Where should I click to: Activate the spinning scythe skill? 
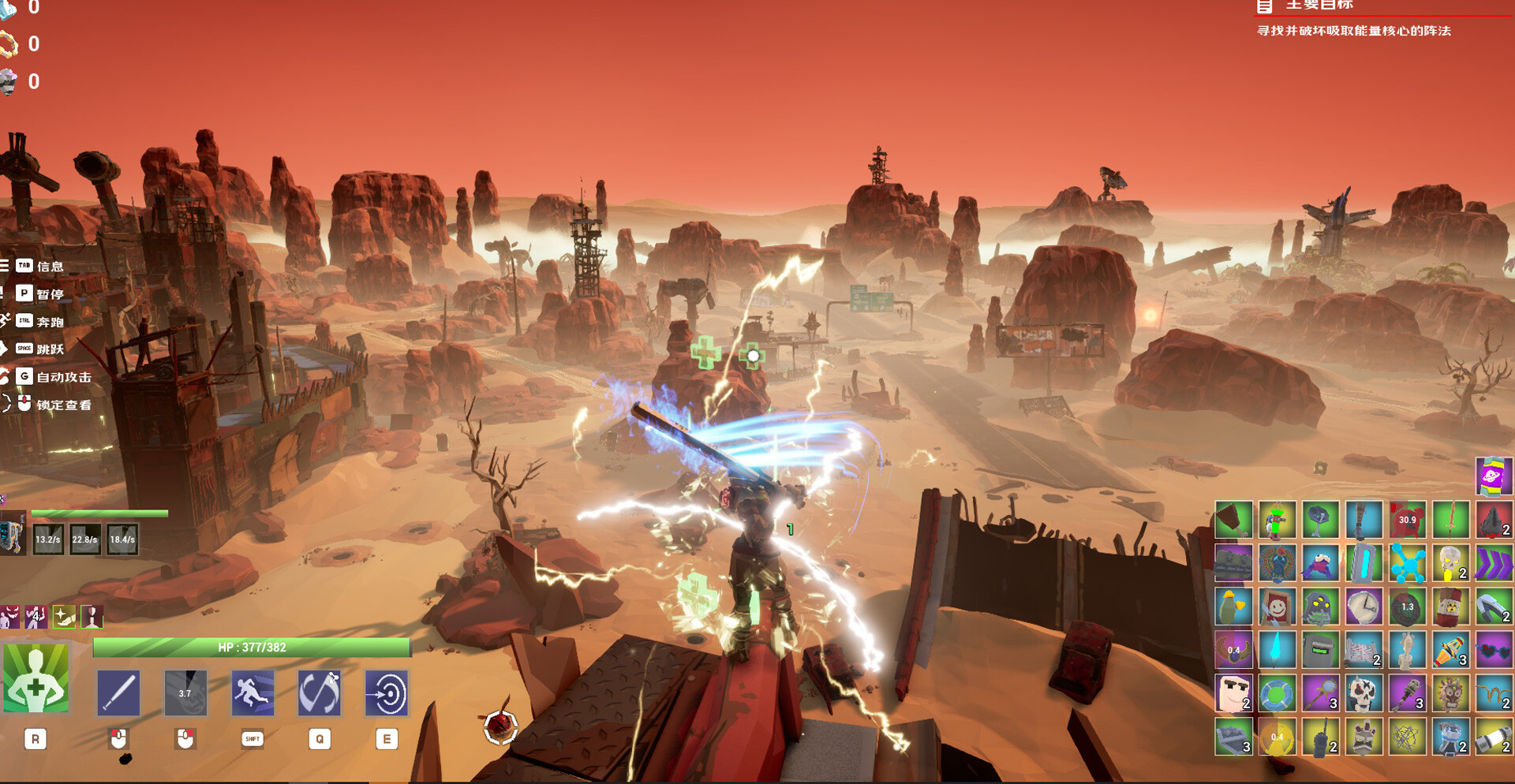(320, 693)
